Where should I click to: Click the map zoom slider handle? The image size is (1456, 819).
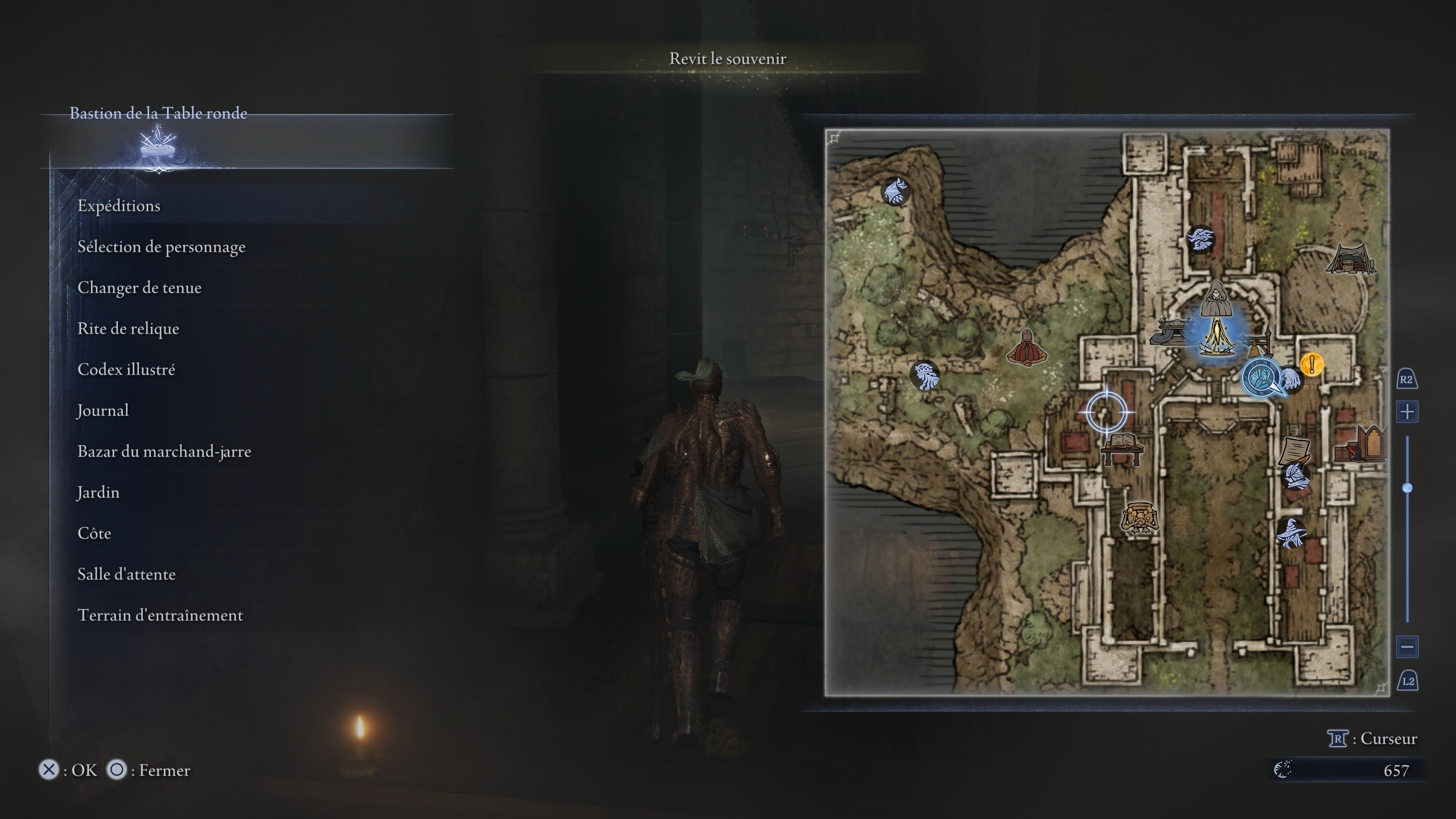(1407, 488)
